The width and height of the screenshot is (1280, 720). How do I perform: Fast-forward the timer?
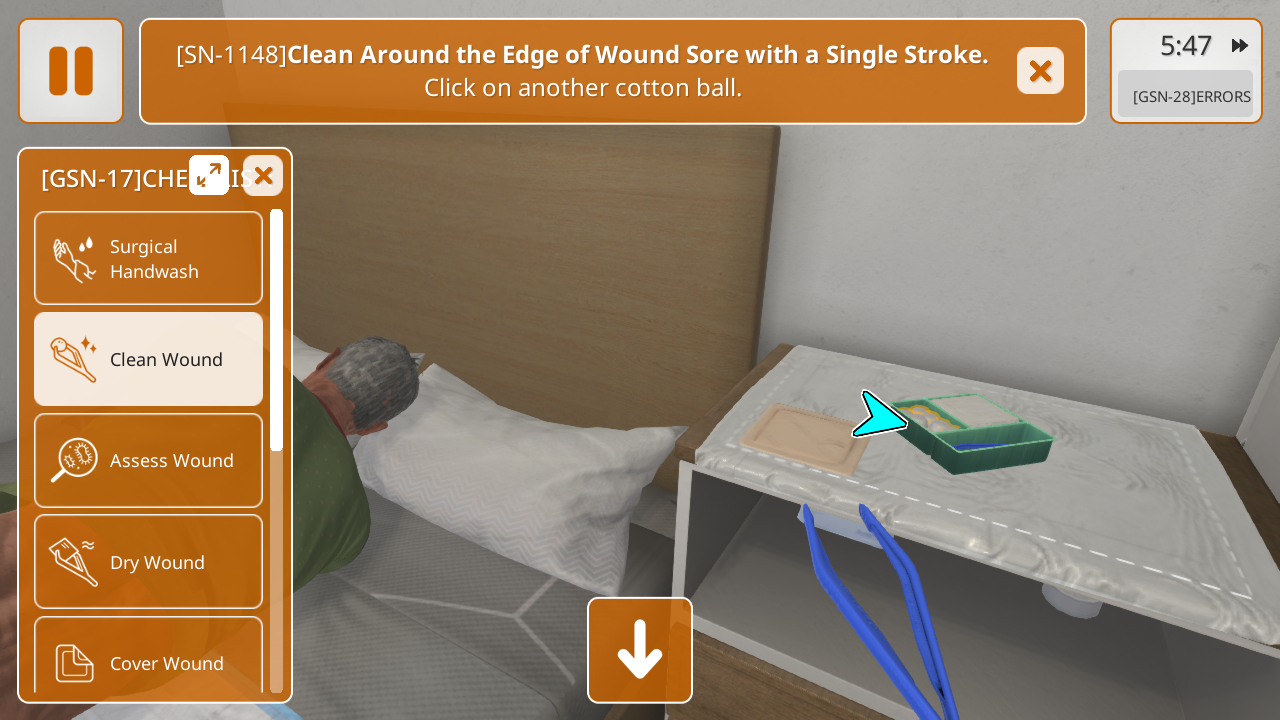[x=1240, y=46]
